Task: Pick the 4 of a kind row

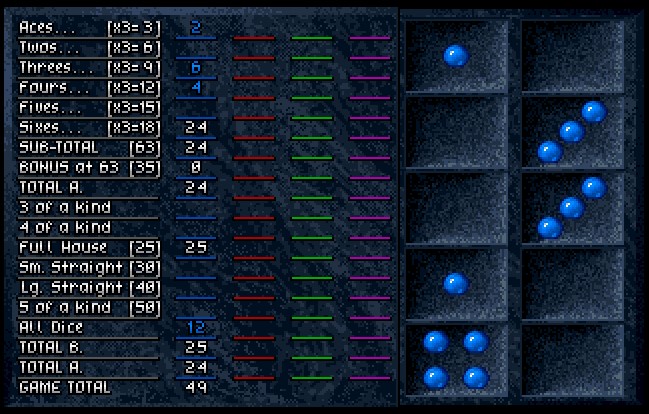Action: (x=89, y=227)
